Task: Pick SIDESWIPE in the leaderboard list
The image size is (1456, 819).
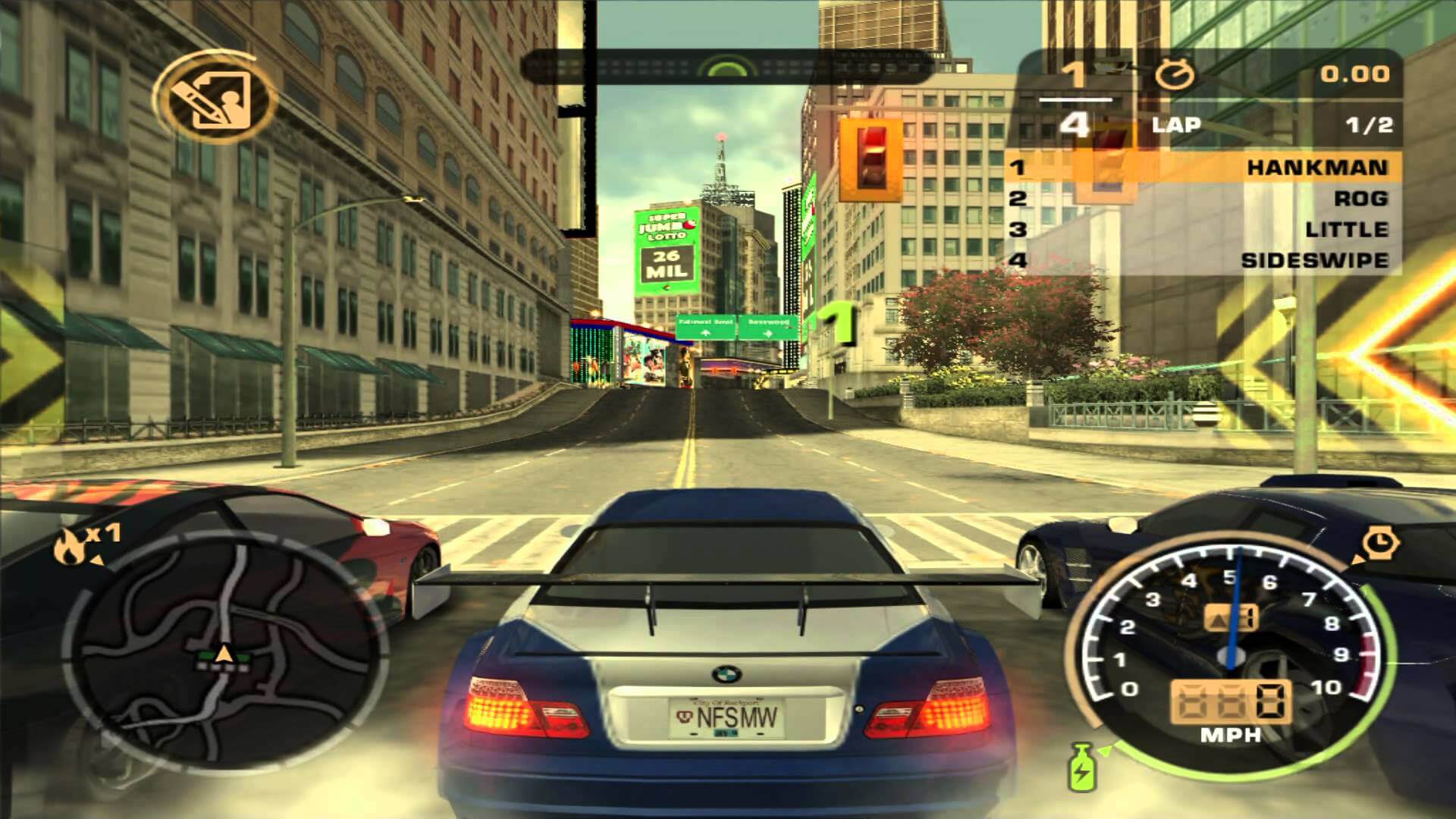Action: click(1314, 260)
